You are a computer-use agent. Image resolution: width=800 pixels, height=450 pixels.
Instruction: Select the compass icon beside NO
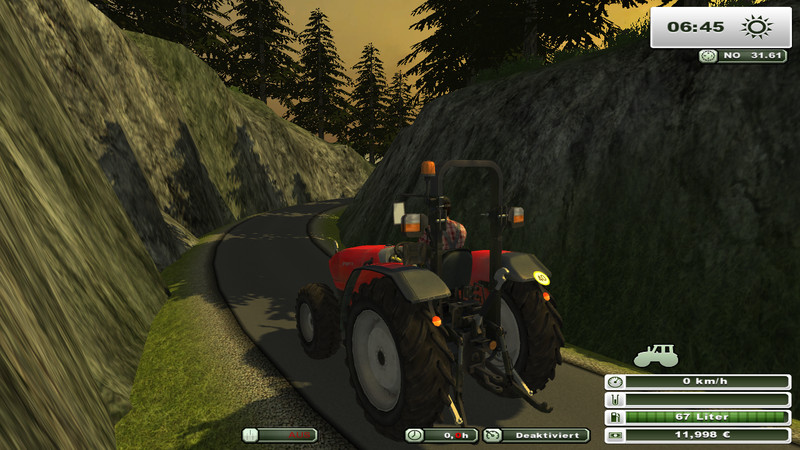(709, 56)
